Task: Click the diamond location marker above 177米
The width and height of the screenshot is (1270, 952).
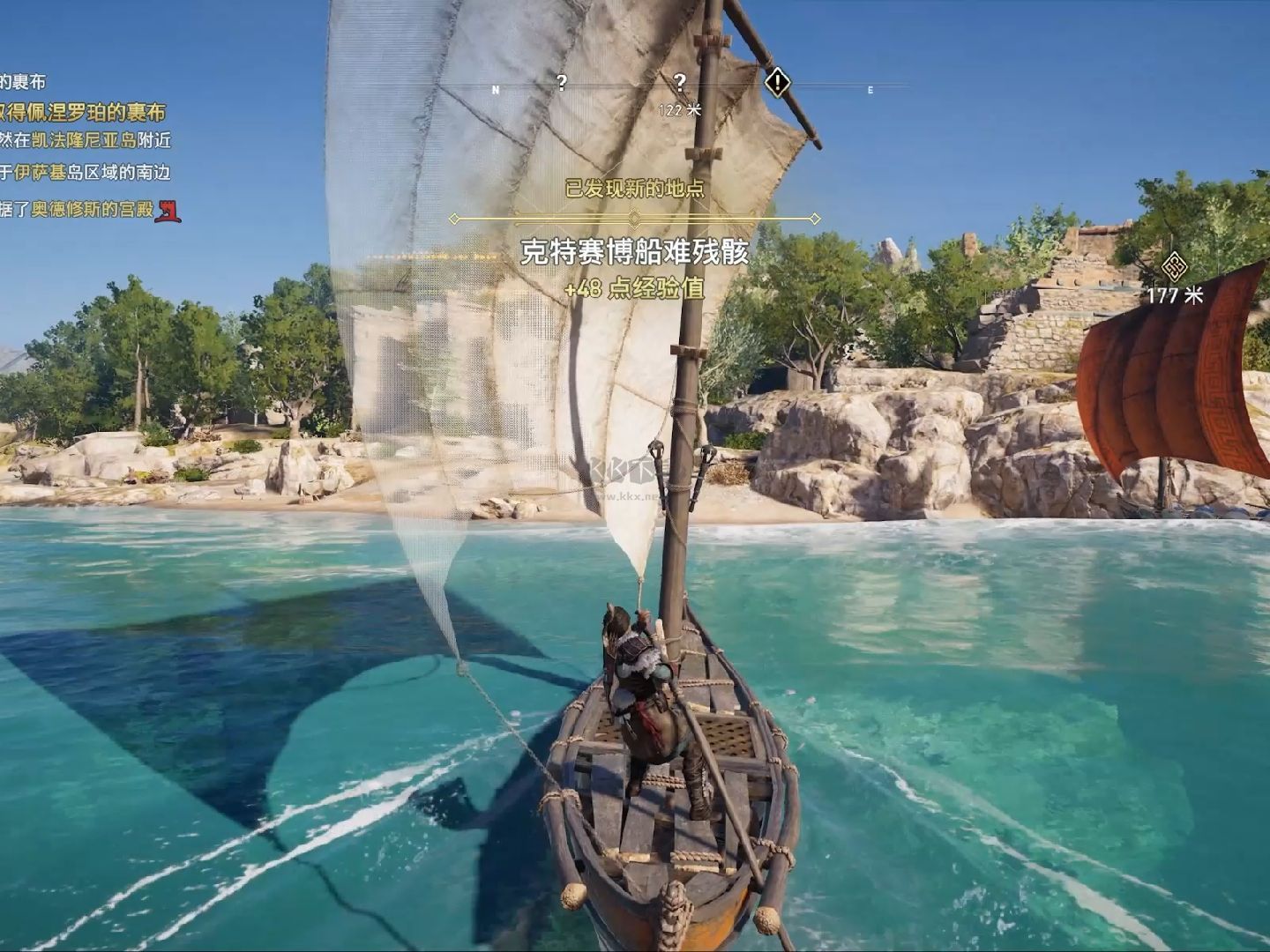Action: pos(1174,264)
